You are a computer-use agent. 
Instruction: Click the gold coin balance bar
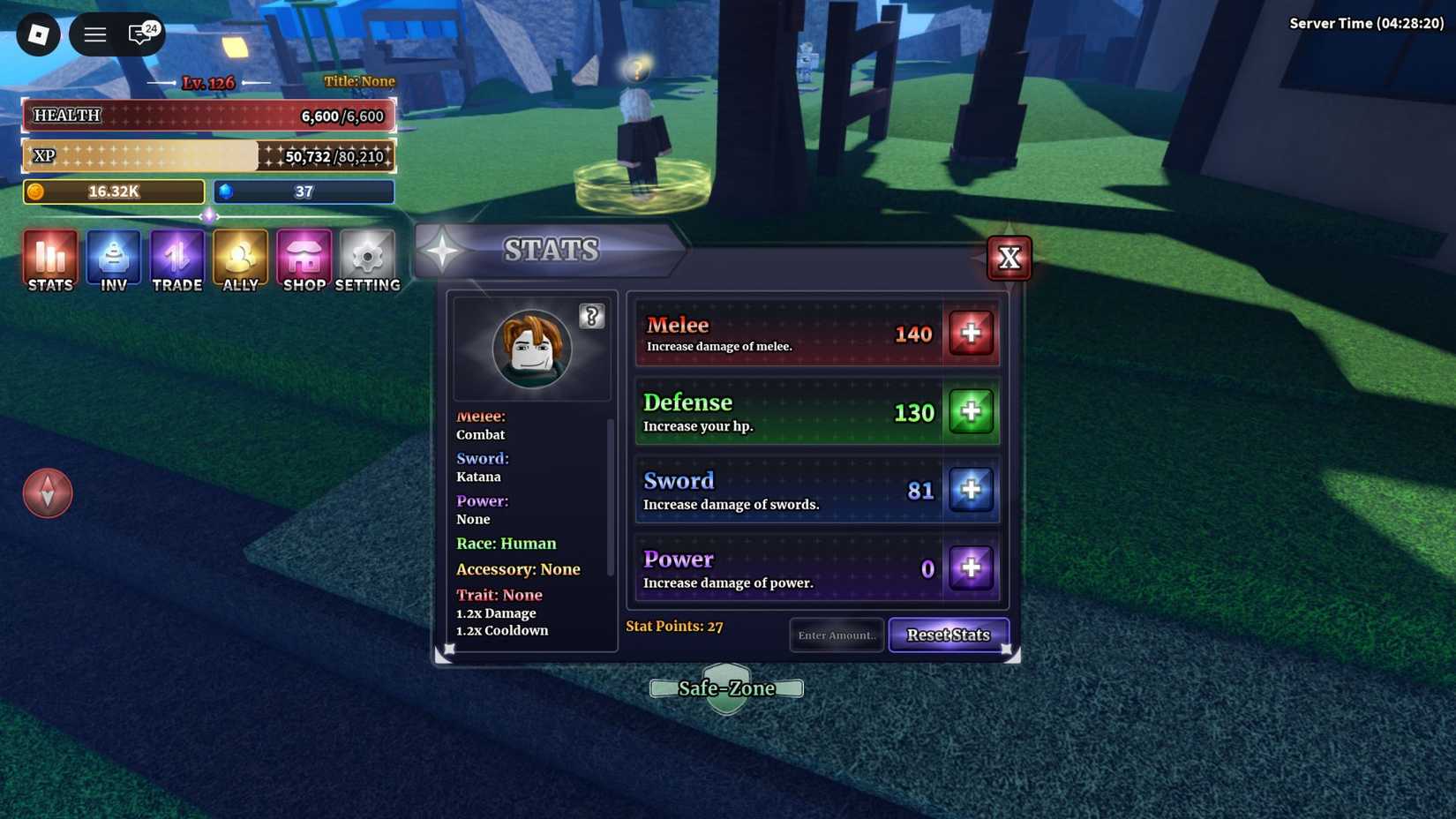pos(113,192)
